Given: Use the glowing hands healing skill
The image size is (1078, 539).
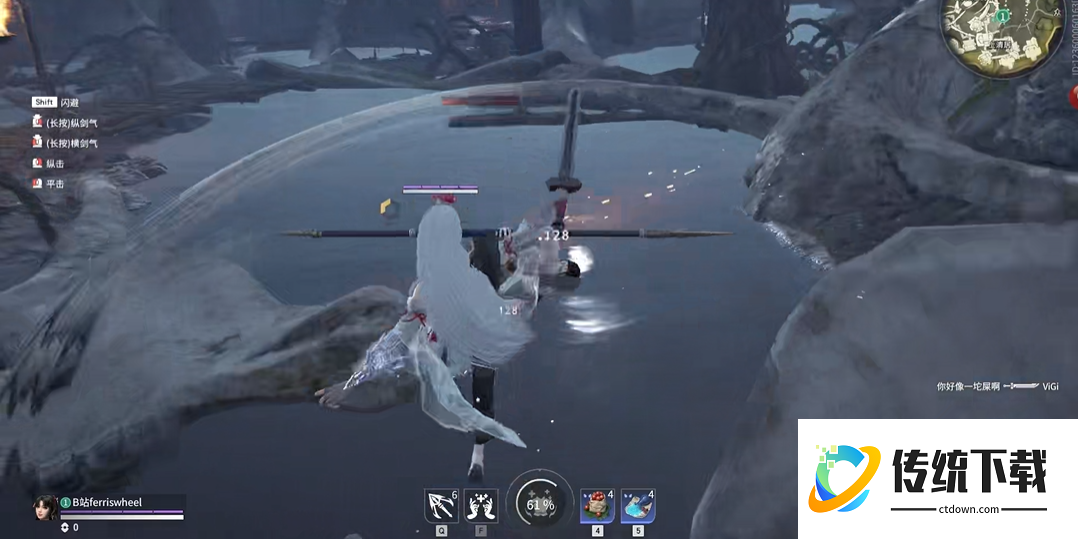Looking at the screenshot, I should 481,505.
